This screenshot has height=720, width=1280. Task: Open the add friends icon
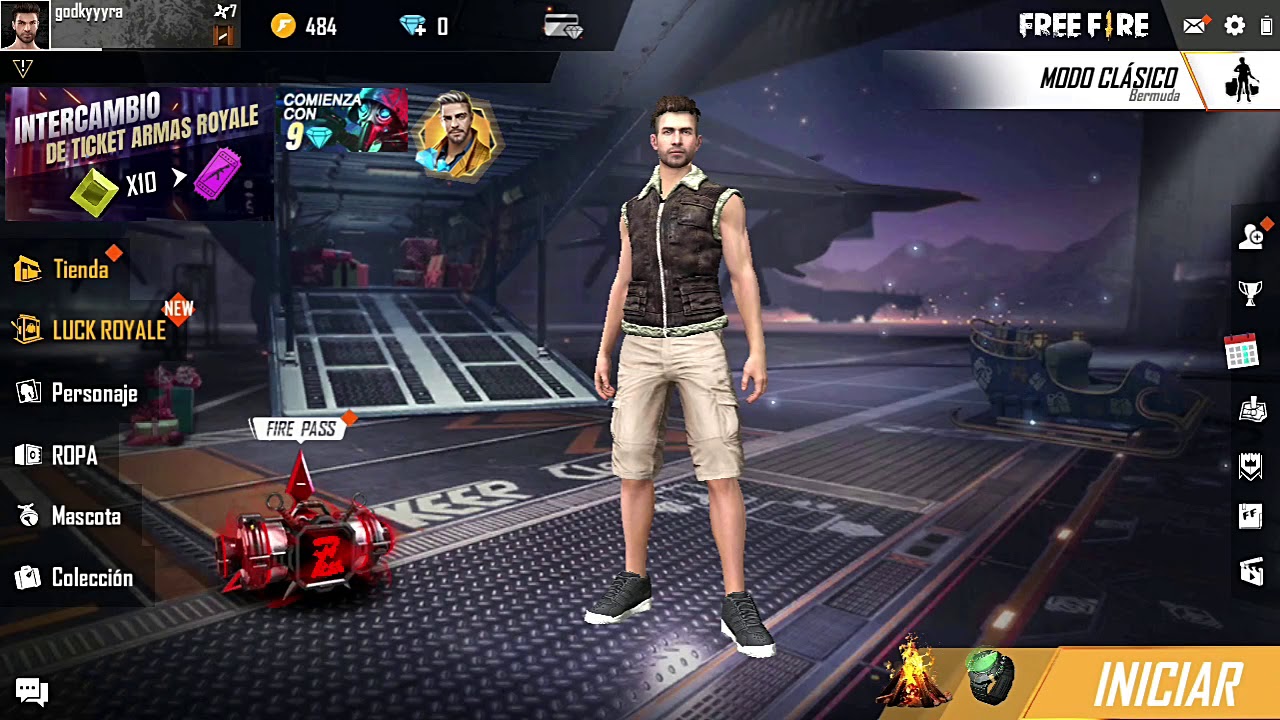[1251, 236]
